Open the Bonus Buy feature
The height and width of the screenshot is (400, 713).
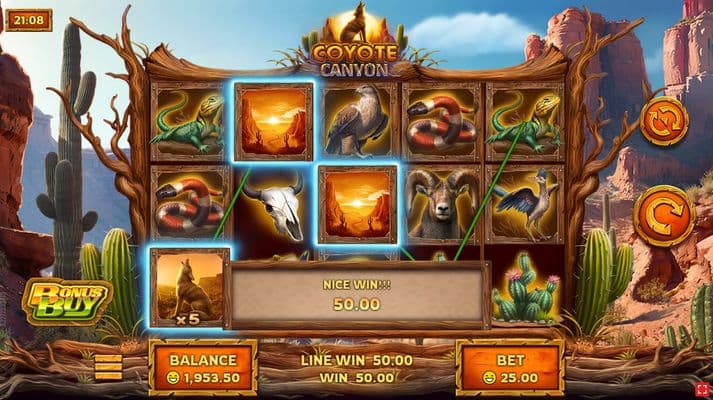coord(67,299)
